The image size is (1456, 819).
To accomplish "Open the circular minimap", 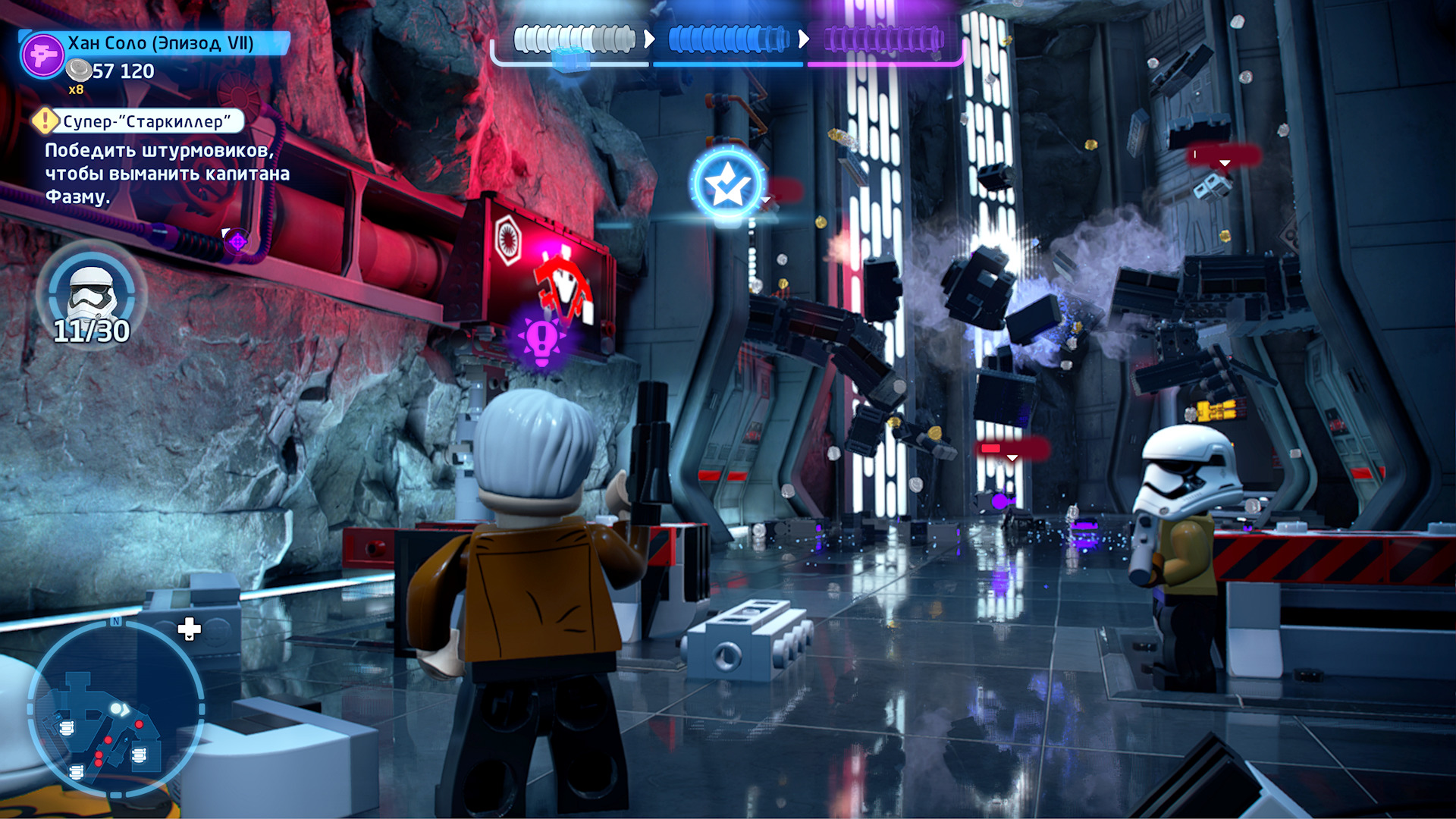I will pos(116,709).
